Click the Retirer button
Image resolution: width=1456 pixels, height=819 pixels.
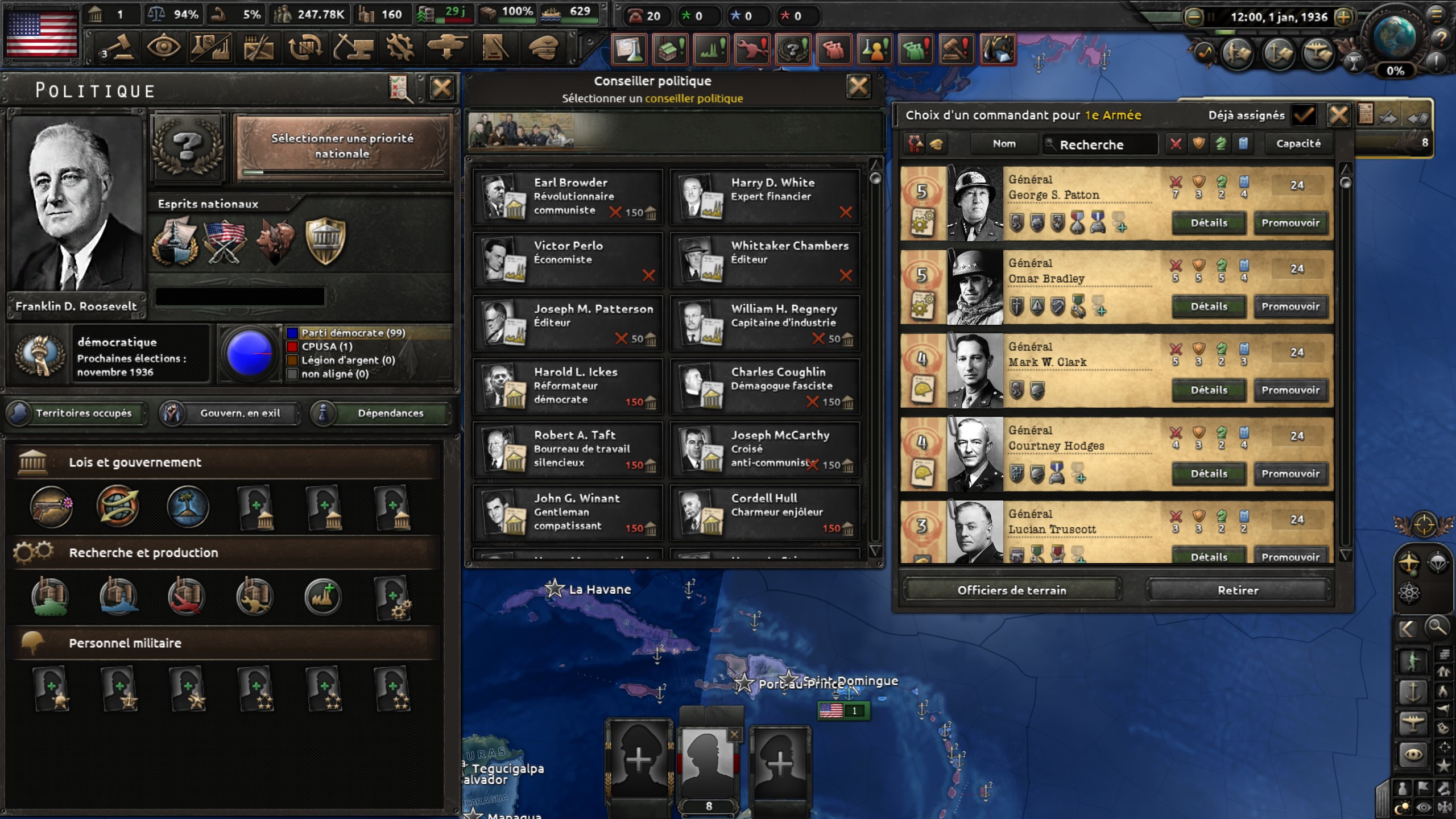tap(1238, 590)
